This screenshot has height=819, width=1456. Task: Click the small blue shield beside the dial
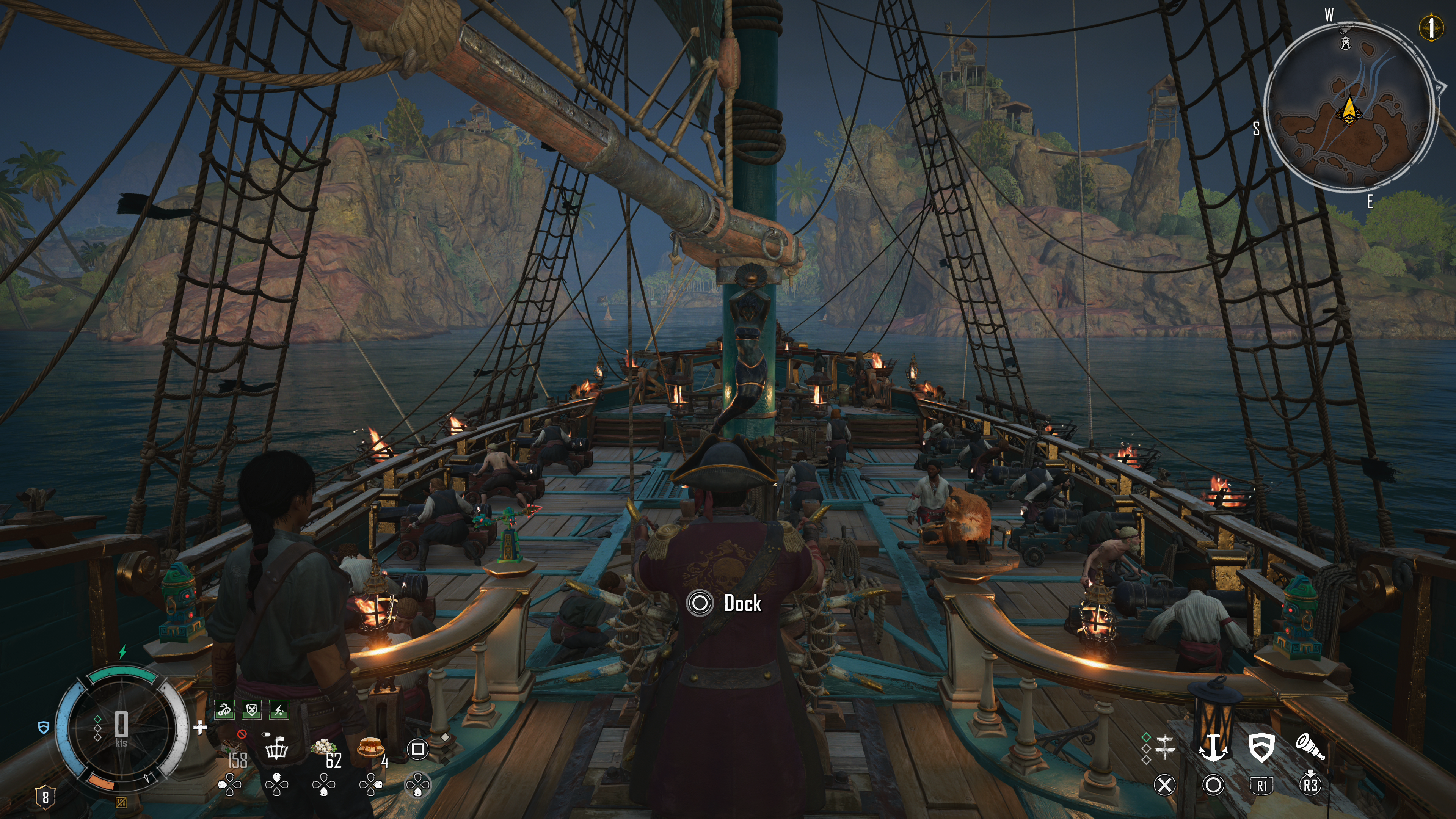coord(44,728)
